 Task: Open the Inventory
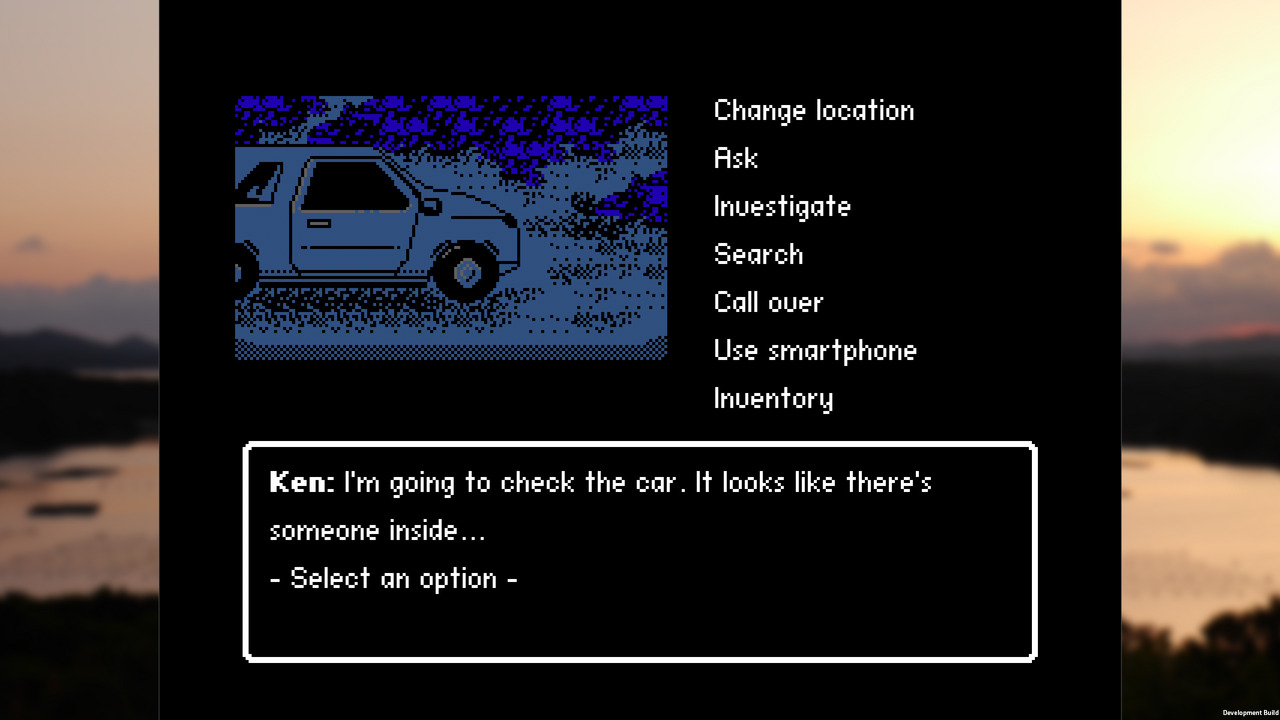click(773, 398)
